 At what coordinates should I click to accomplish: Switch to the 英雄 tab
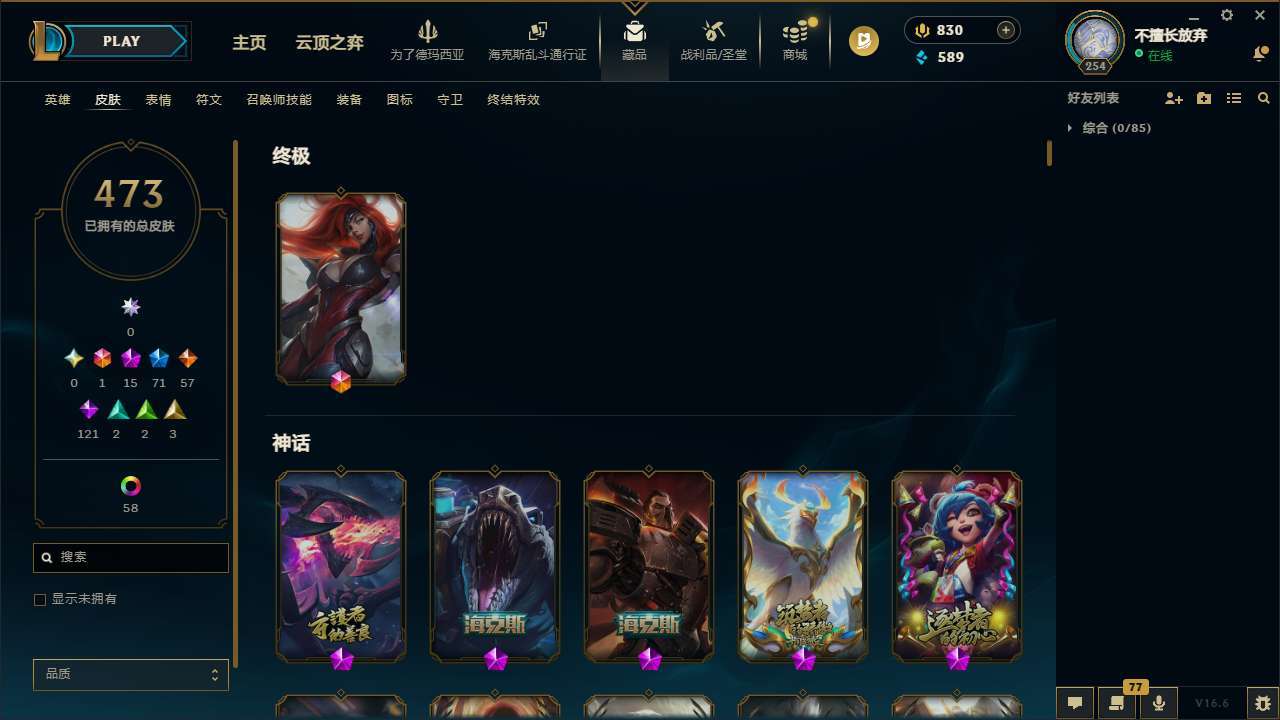pos(57,100)
